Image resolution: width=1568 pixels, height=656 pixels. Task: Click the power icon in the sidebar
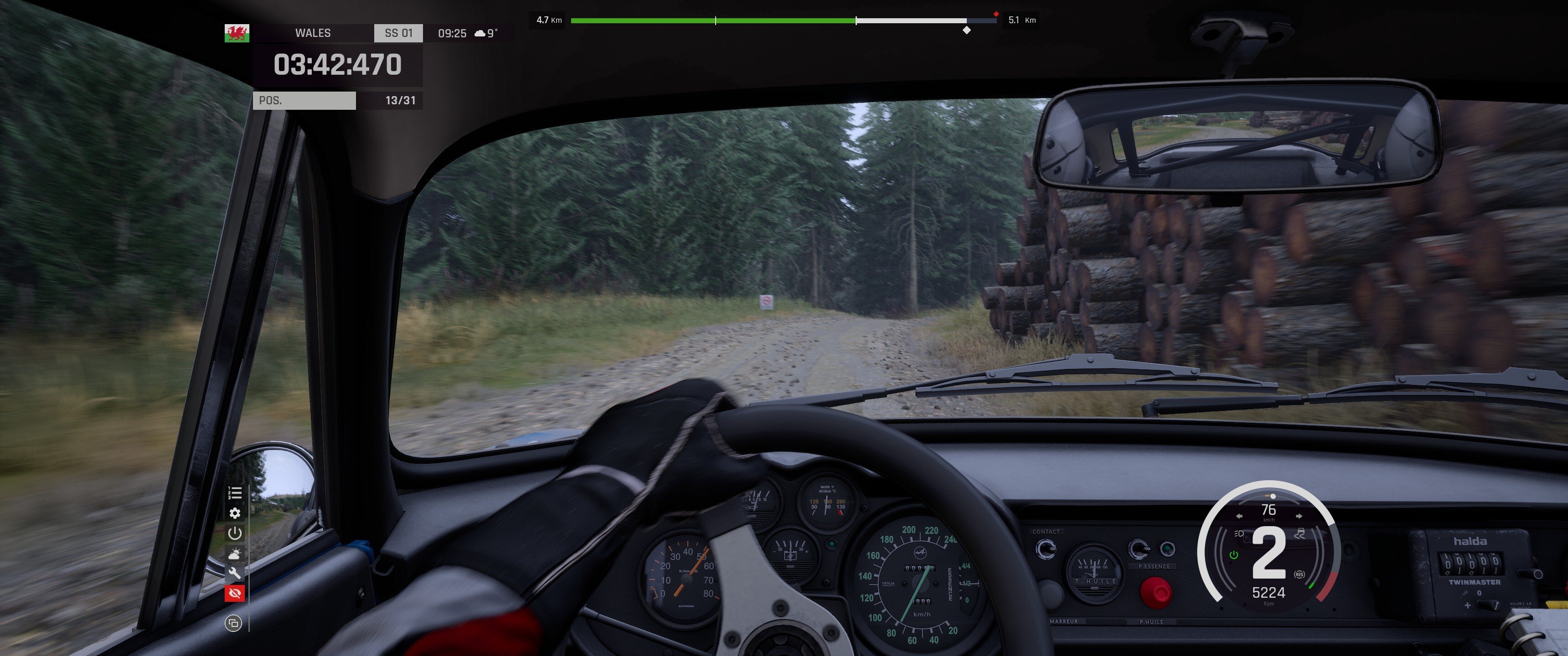point(235,533)
